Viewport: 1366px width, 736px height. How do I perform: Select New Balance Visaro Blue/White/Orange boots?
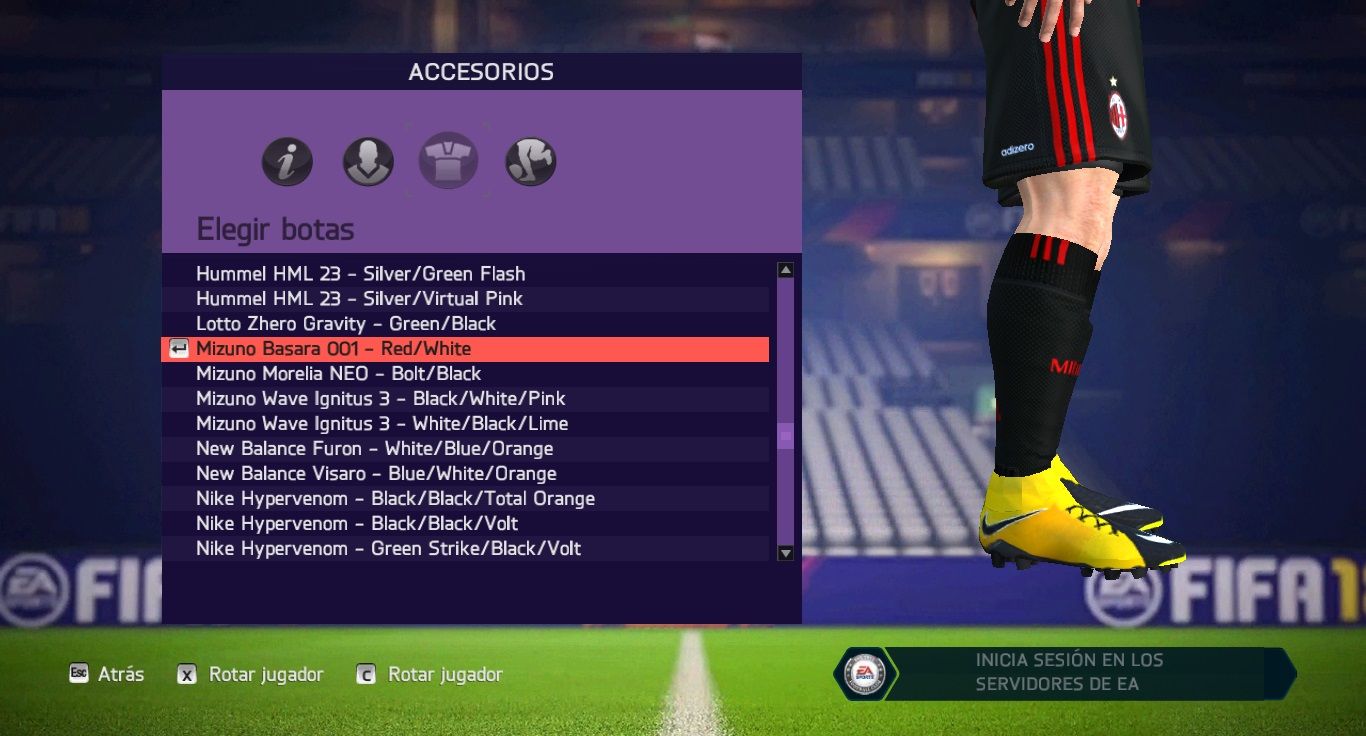(376, 474)
